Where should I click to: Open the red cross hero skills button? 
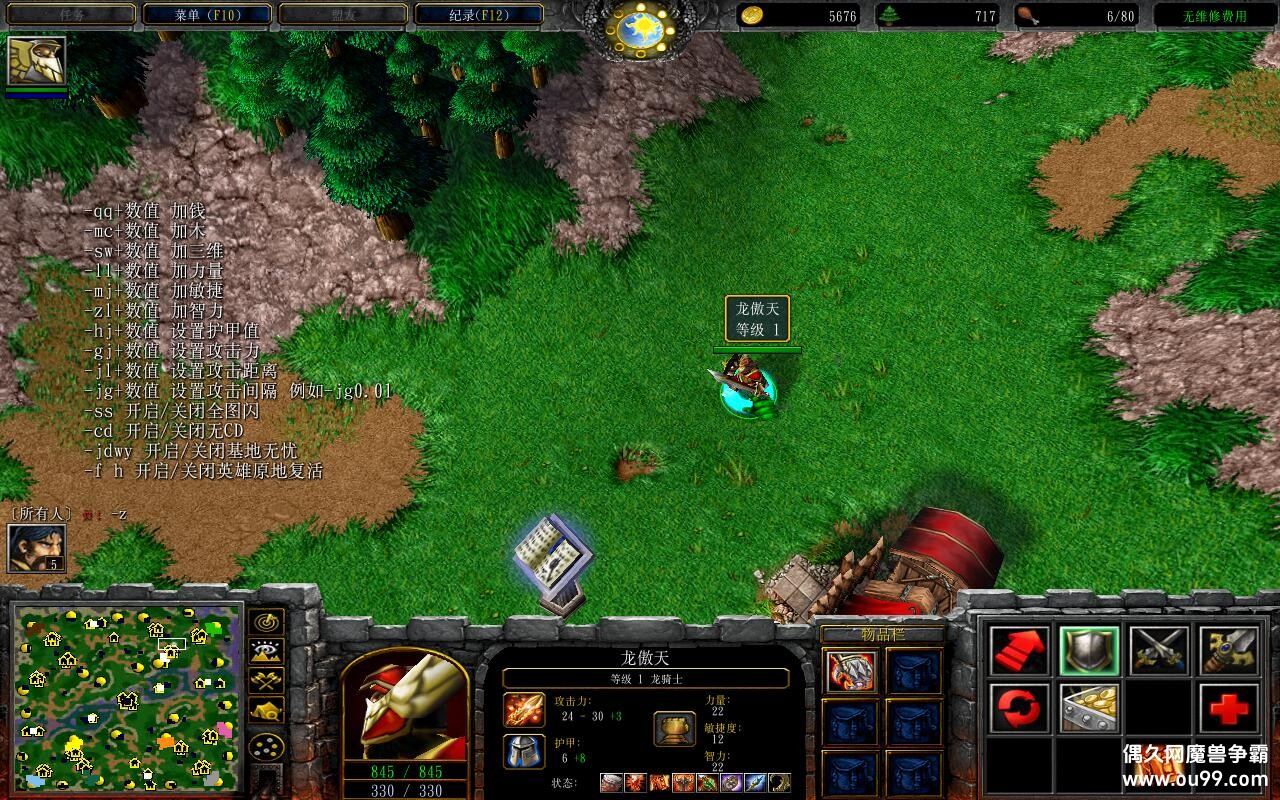tap(1229, 709)
